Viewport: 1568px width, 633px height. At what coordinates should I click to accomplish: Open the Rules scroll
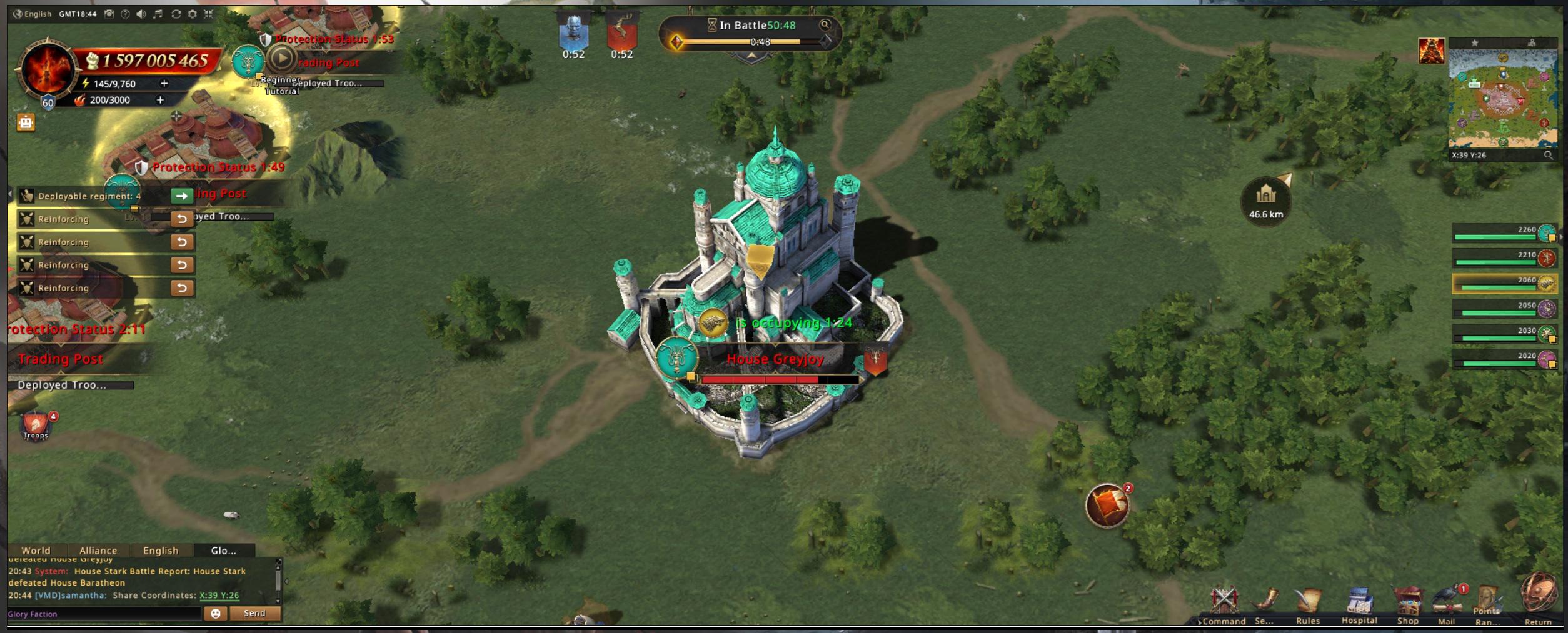coord(1307,604)
